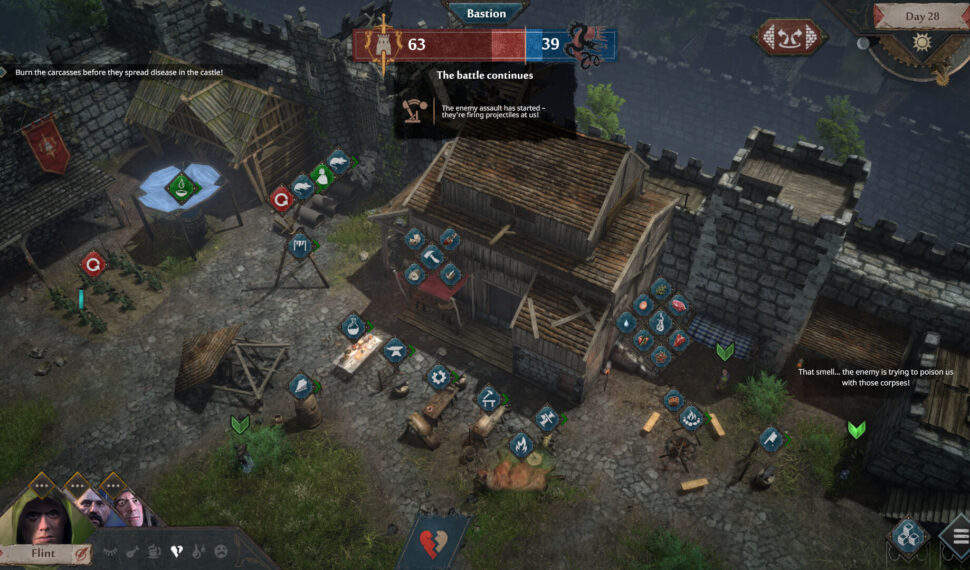The image size is (970, 570).
Task: Open the broken heart banner at bottom center
Action: coord(432,540)
